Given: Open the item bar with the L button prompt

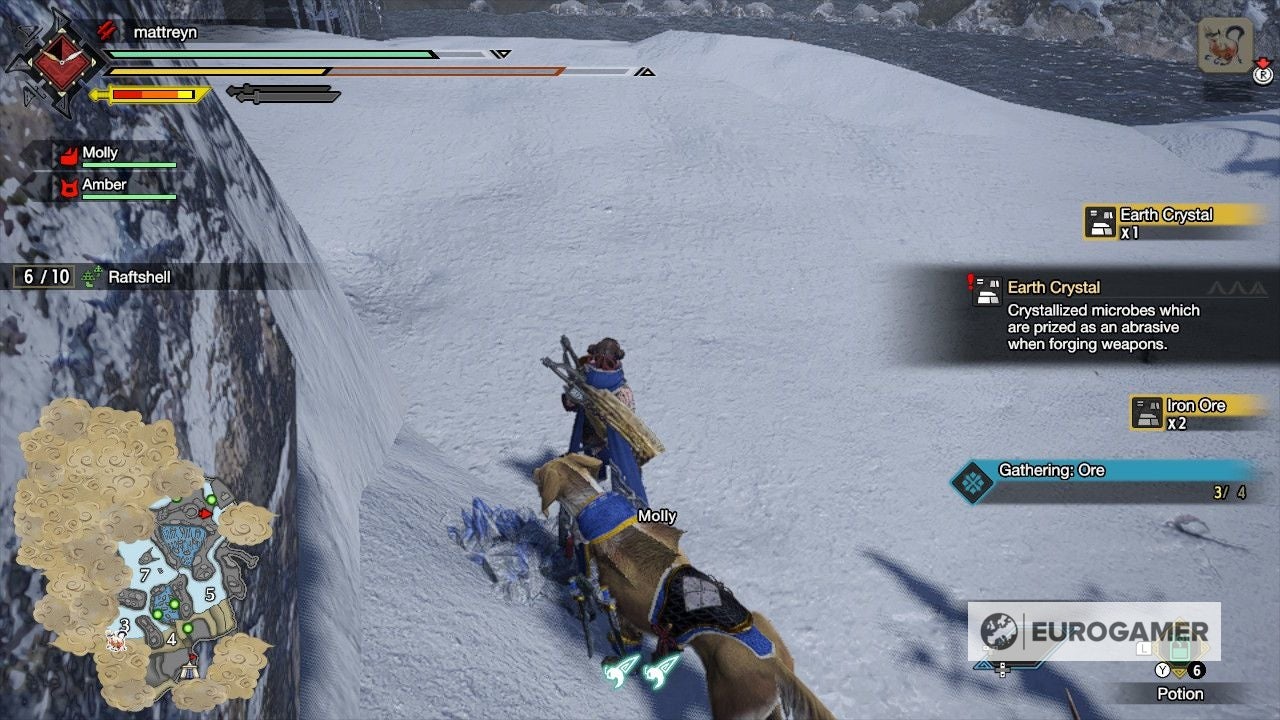Looking at the screenshot, I should (x=1142, y=648).
